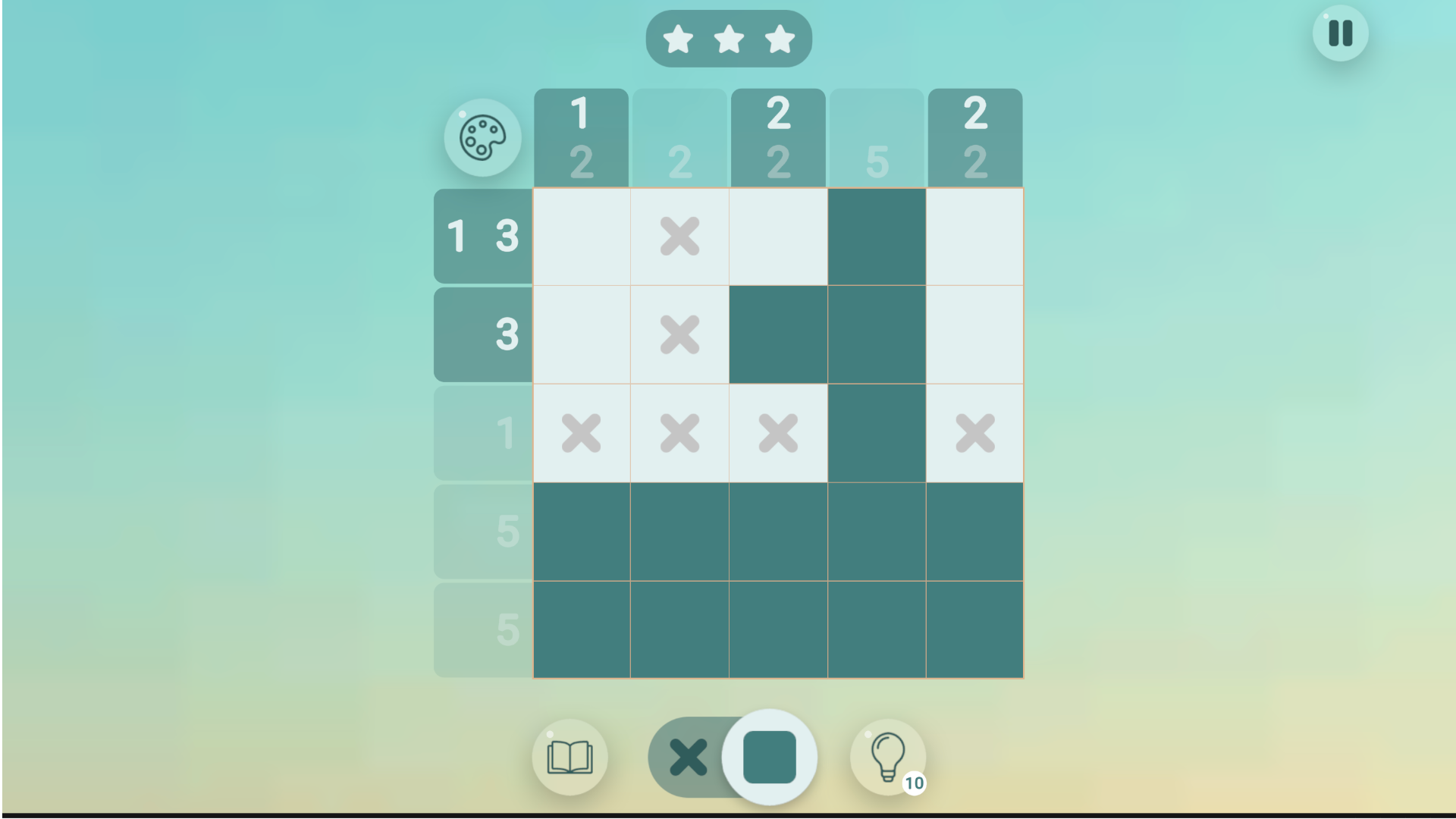Toggle the mark/fill mode switch
This screenshot has width=1456, height=819.
tap(729, 757)
